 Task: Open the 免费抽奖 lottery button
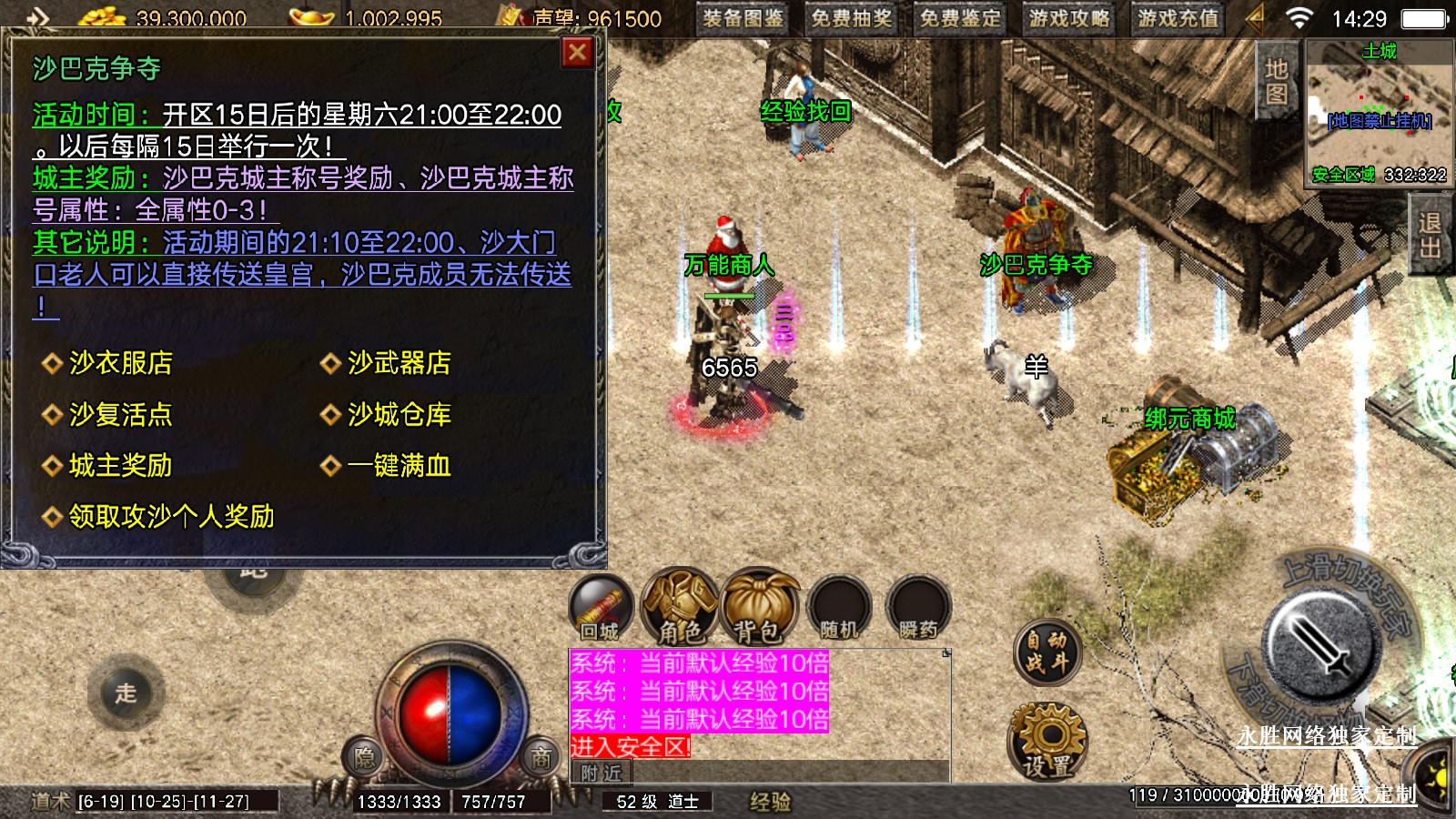(x=852, y=18)
